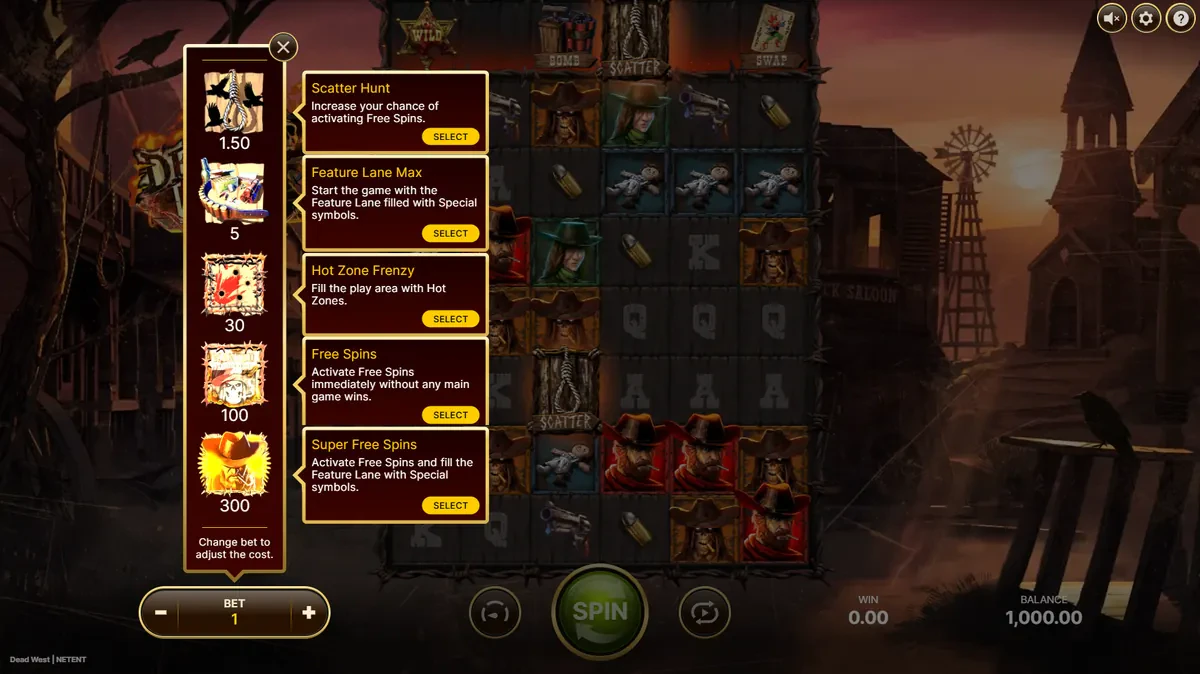The height and width of the screenshot is (674, 1200).
Task: Select the Free Spins buy option
Action: (450, 415)
